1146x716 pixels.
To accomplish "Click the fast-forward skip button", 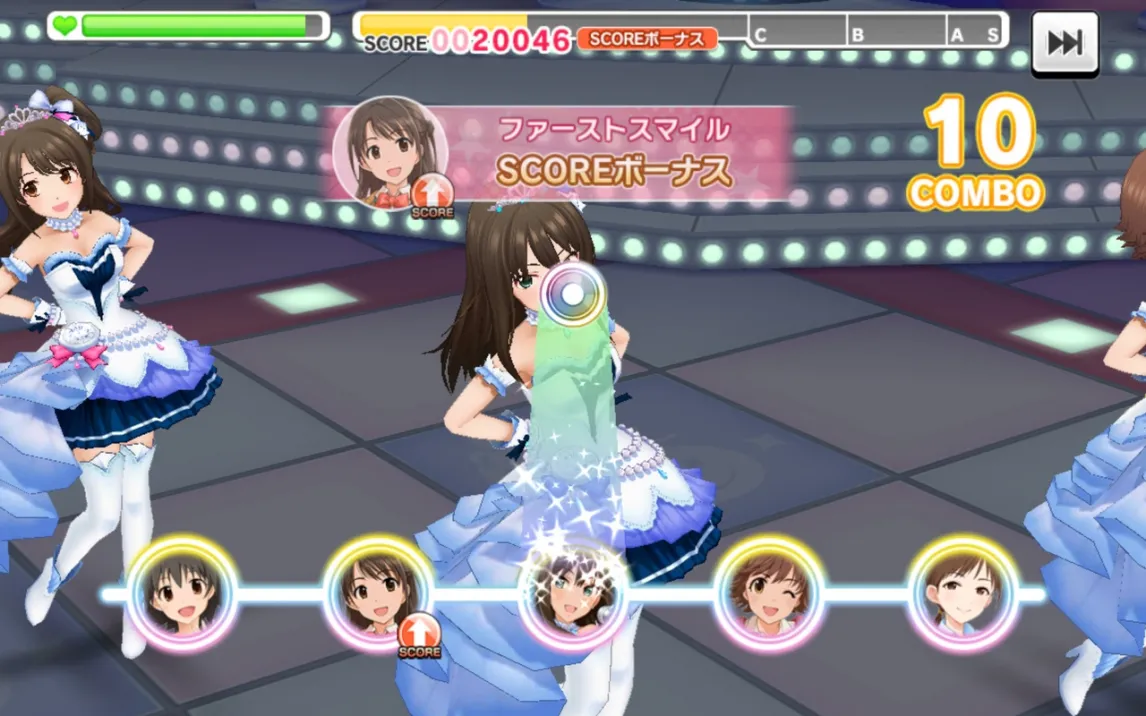I will [1064, 42].
